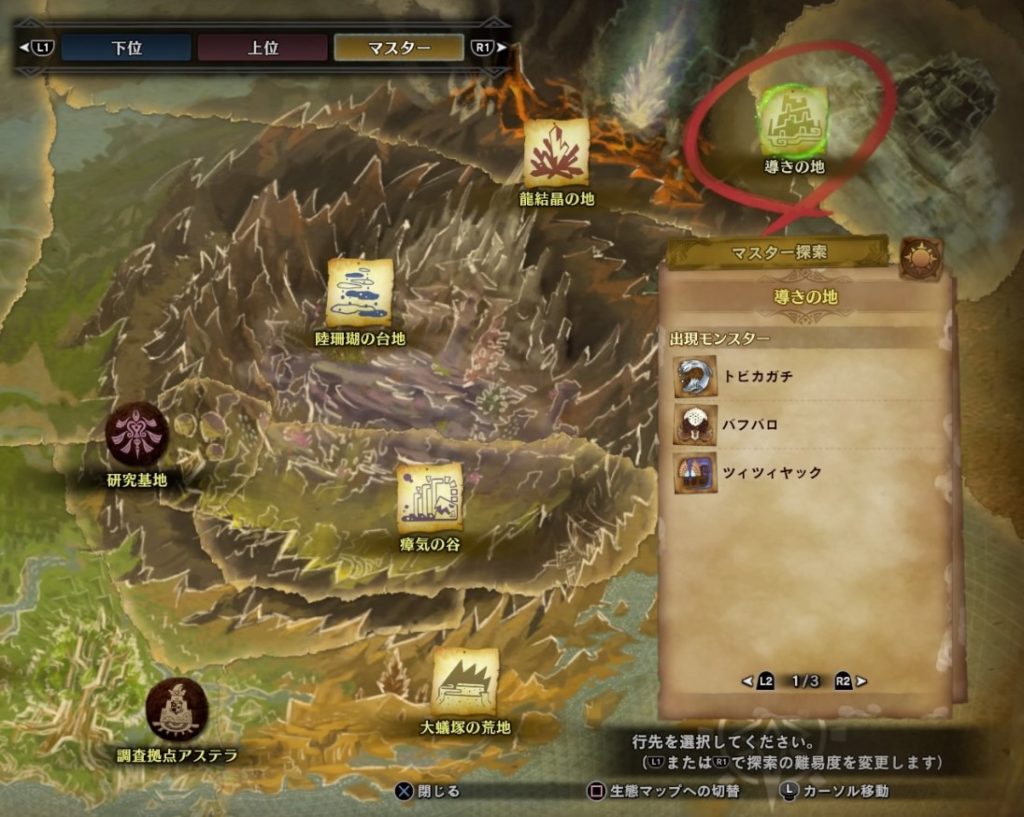Screen dimensions: 1024x817
Task: Select the 陸珊瑚の台地 location icon
Action: click(359, 293)
